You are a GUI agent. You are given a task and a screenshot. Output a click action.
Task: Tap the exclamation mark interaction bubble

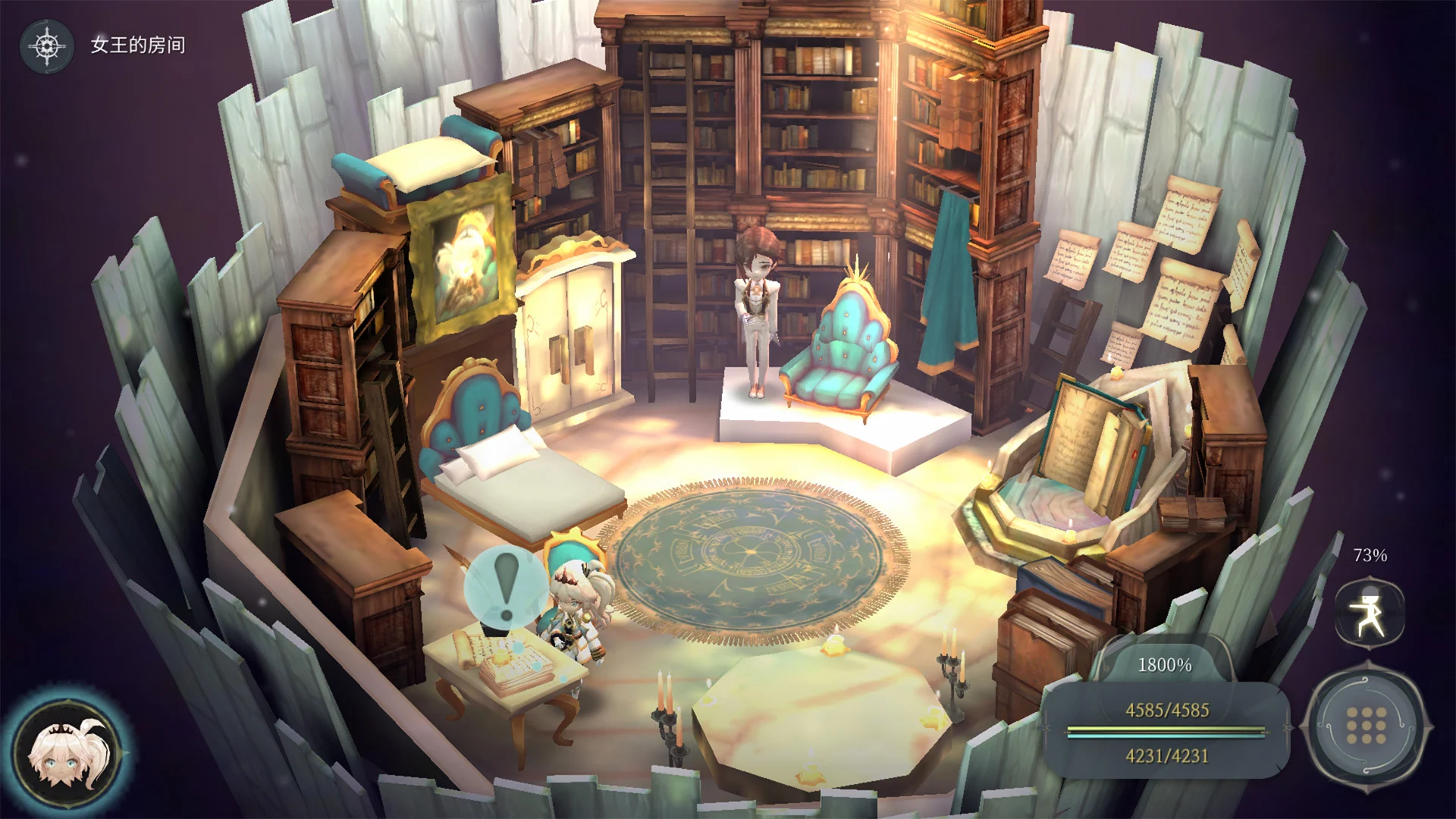click(x=506, y=587)
